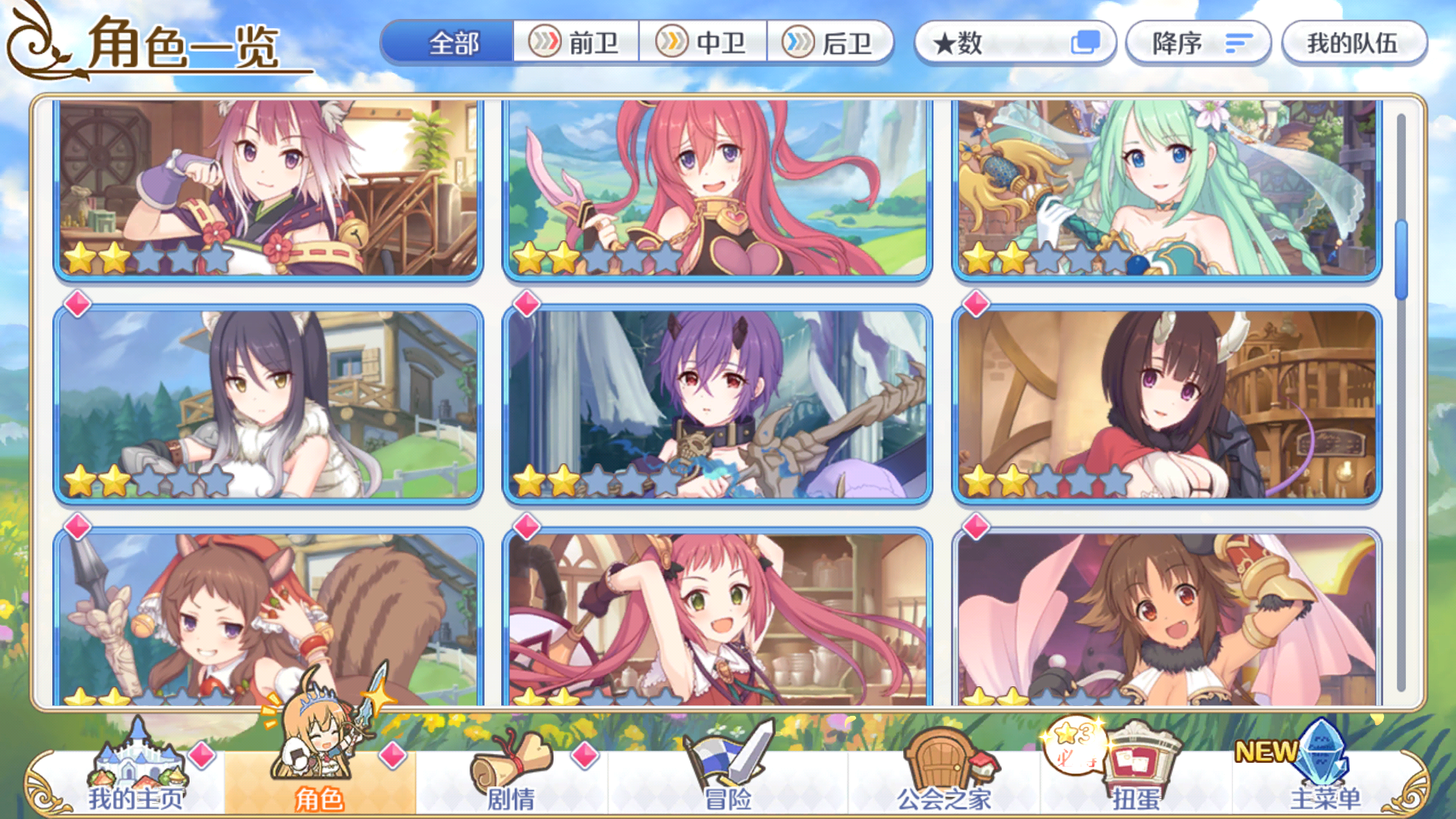Viewport: 1456px width, 819px height.
Task: Select the green-haired bride character card
Action: pos(1168,190)
